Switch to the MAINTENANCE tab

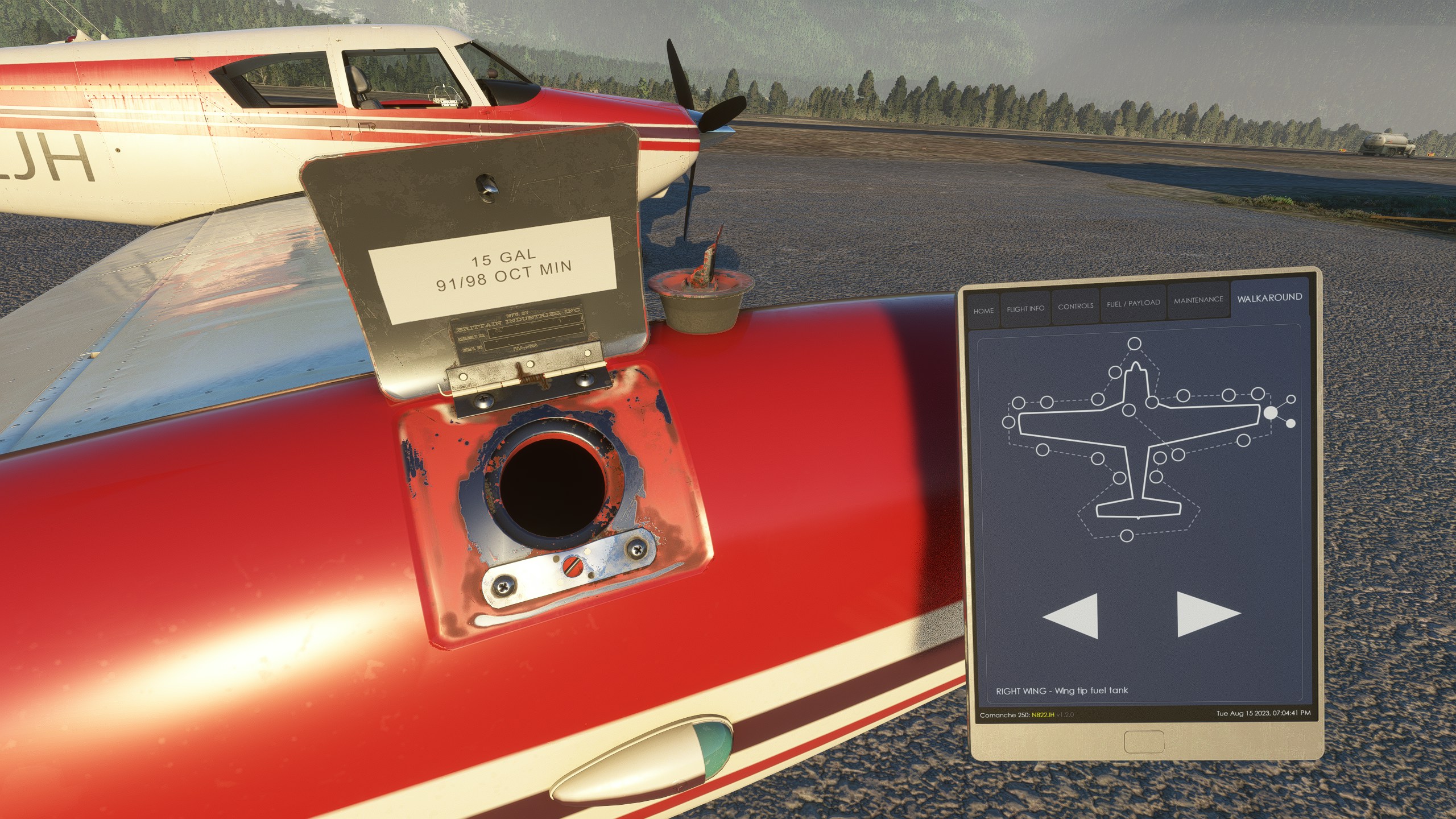click(x=1198, y=300)
